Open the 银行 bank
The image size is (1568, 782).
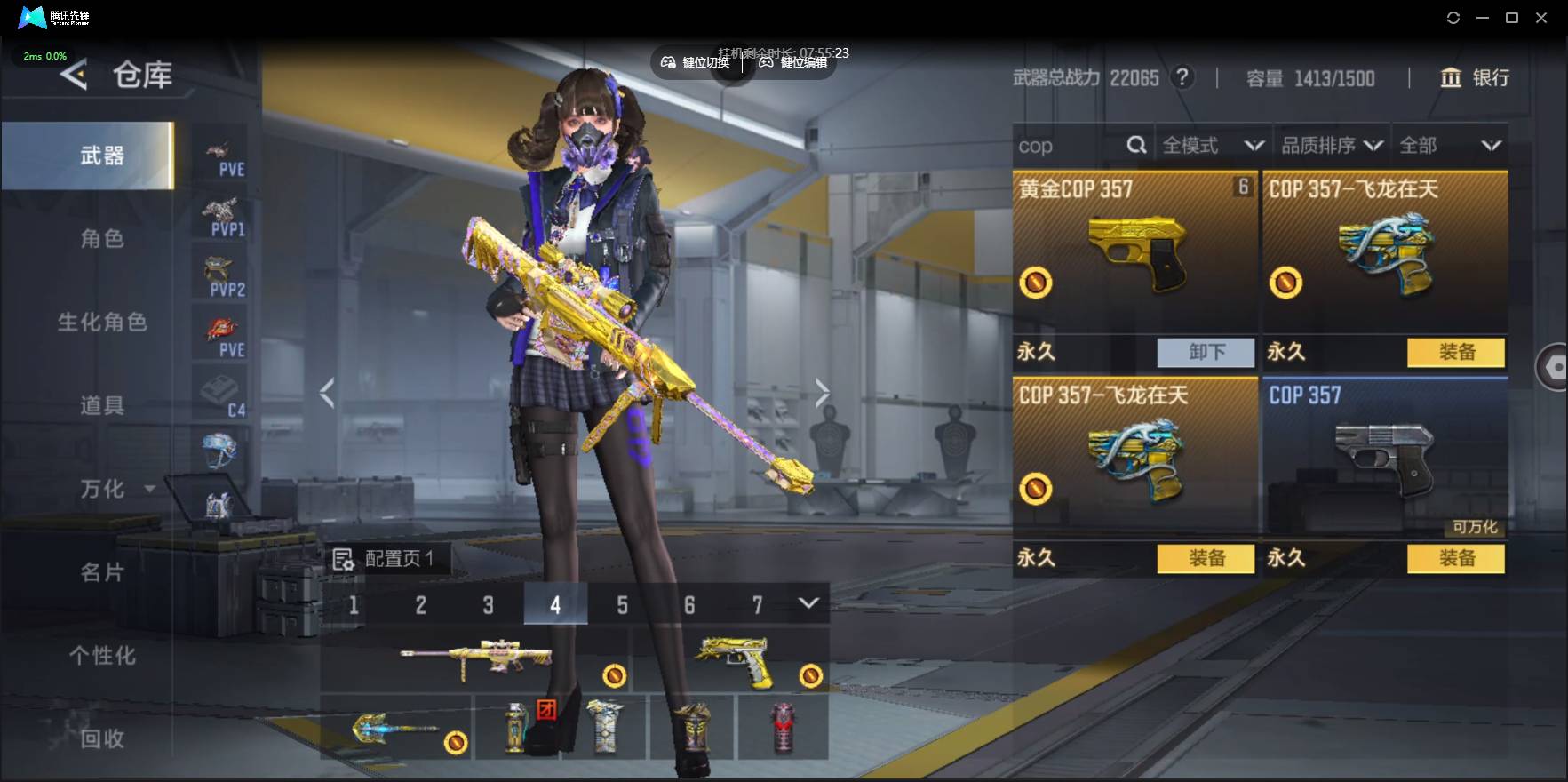(1475, 78)
